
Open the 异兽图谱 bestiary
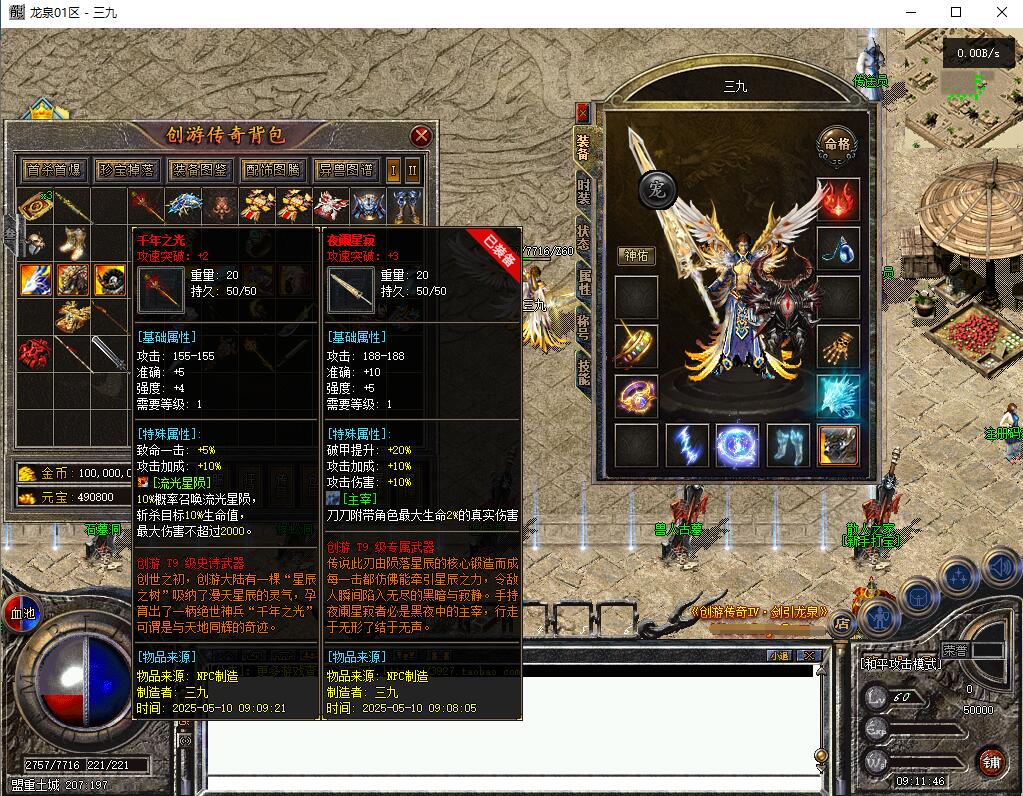click(345, 170)
